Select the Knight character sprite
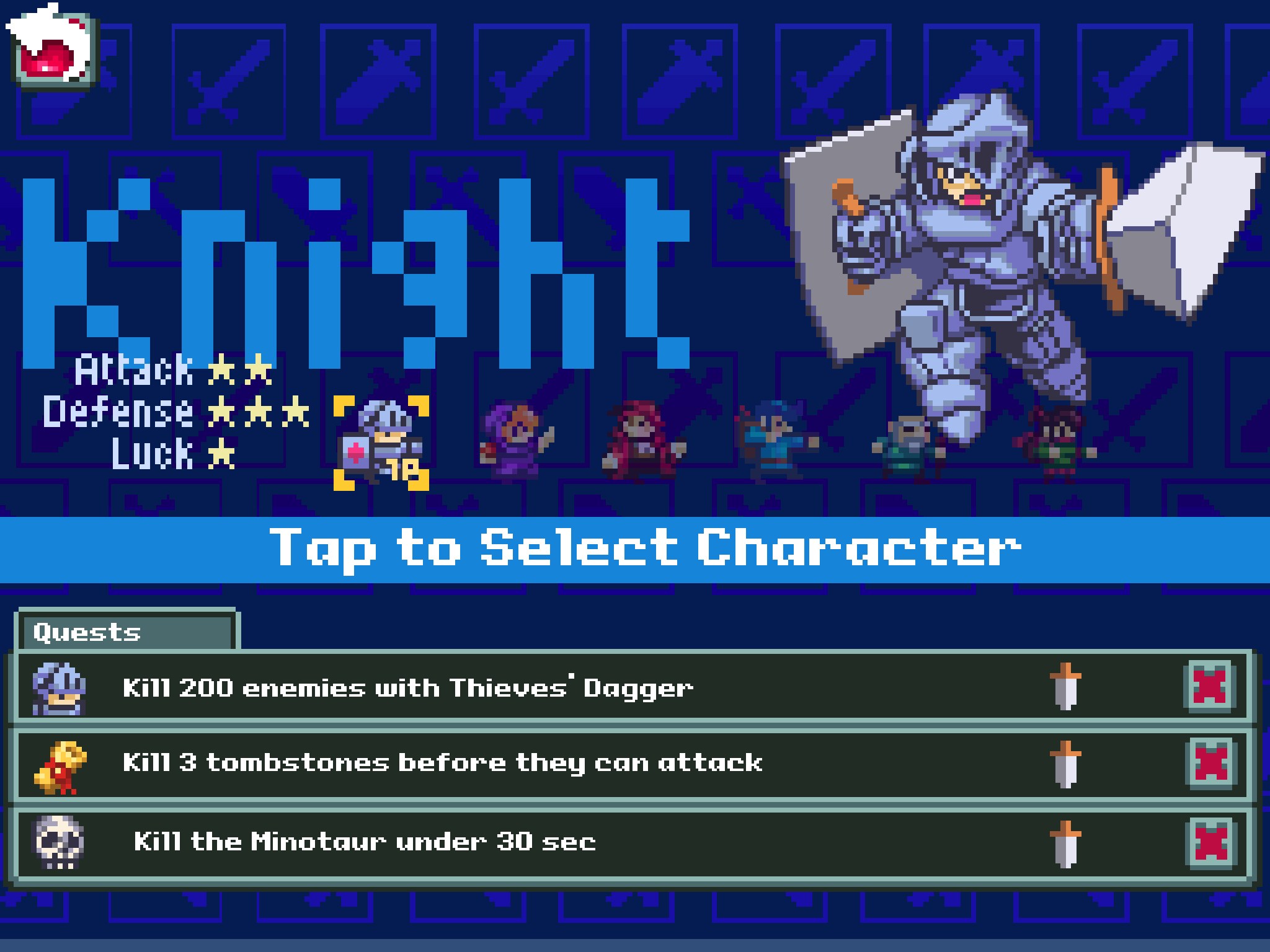Image resolution: width=1270 pixels, height=952 pixels. (x=381, y=443)
